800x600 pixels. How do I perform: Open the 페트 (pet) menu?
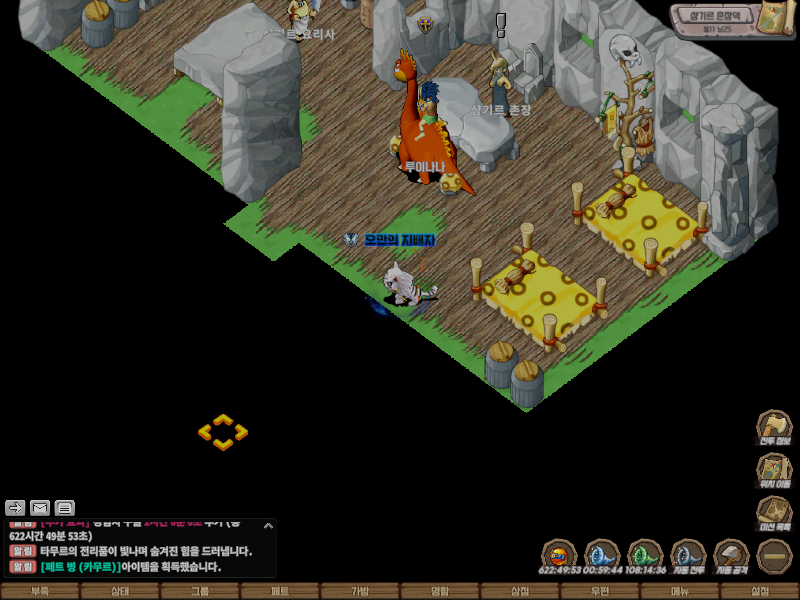(280, 591)
